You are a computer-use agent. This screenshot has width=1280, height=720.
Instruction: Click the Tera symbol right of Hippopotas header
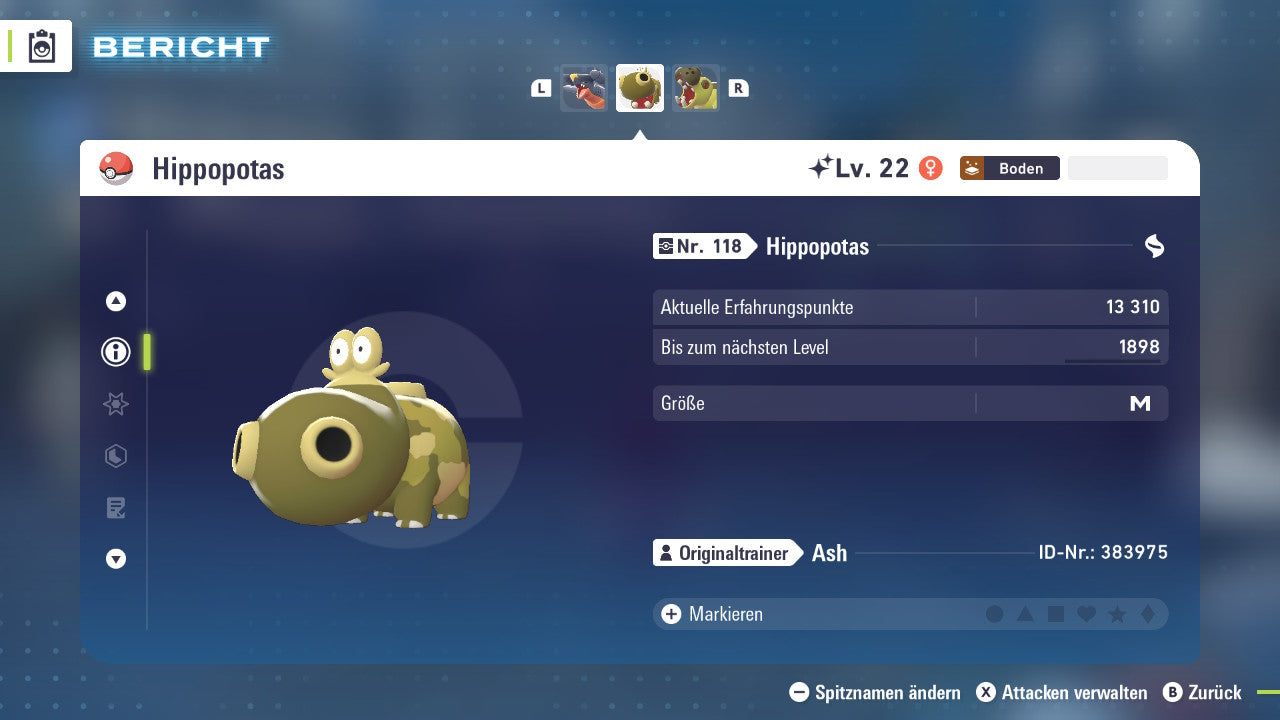(x=1155, y=246)
